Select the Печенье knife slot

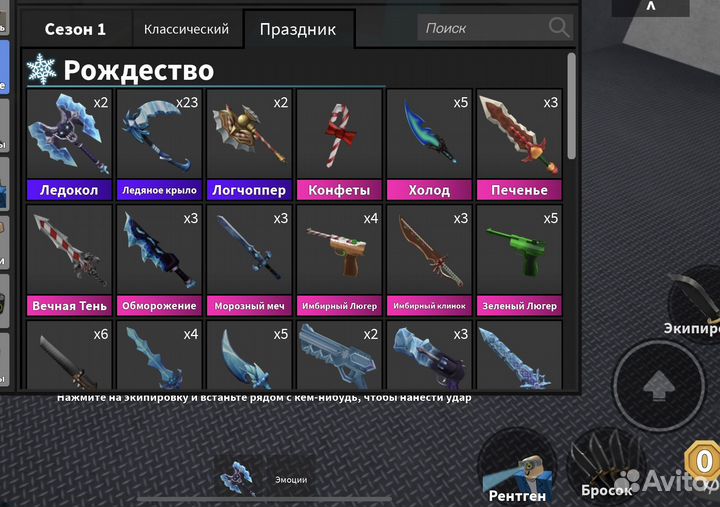pyautogui.click(x=518, y=145)
